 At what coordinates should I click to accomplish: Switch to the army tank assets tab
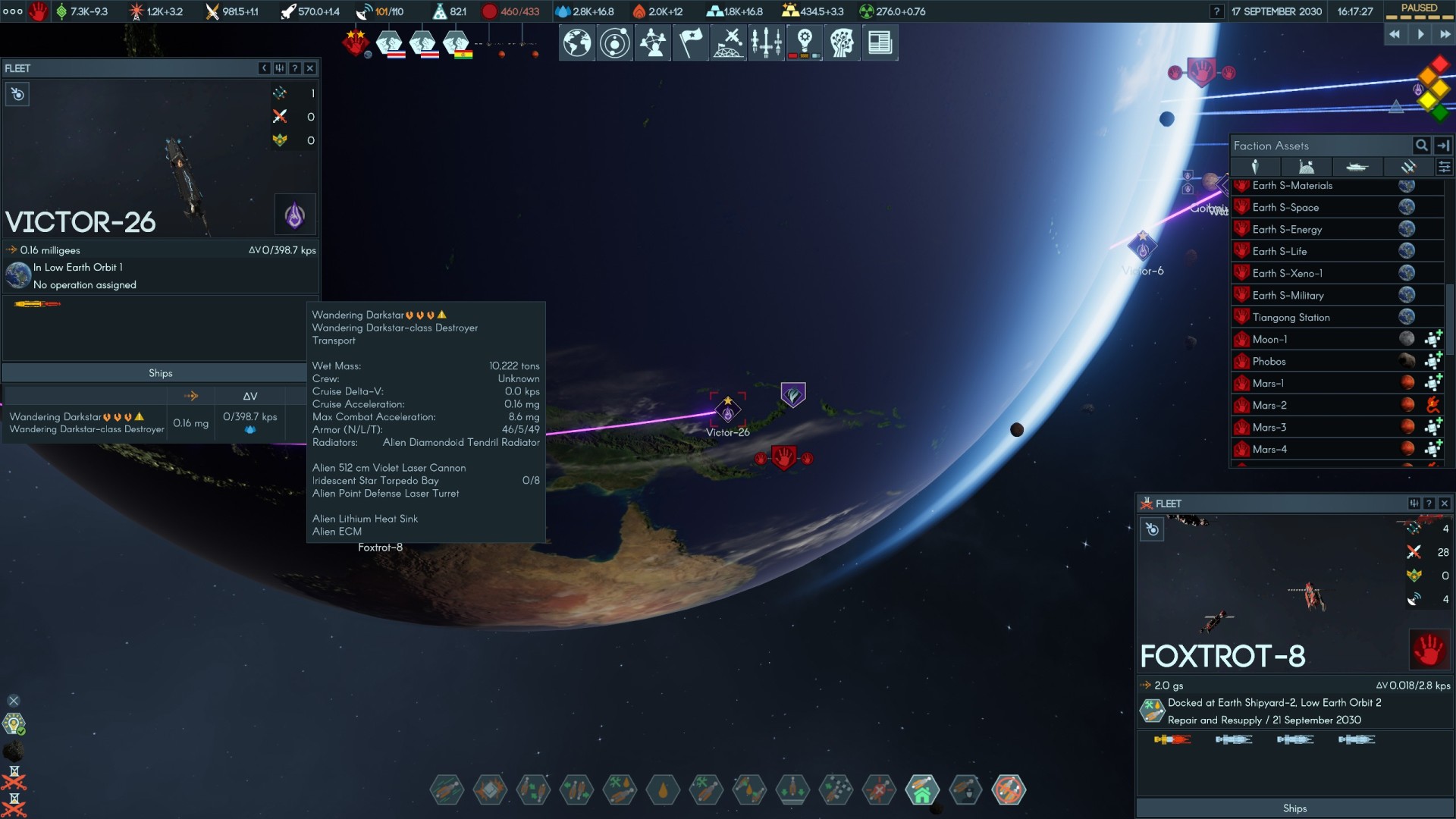coord(1357,167)
